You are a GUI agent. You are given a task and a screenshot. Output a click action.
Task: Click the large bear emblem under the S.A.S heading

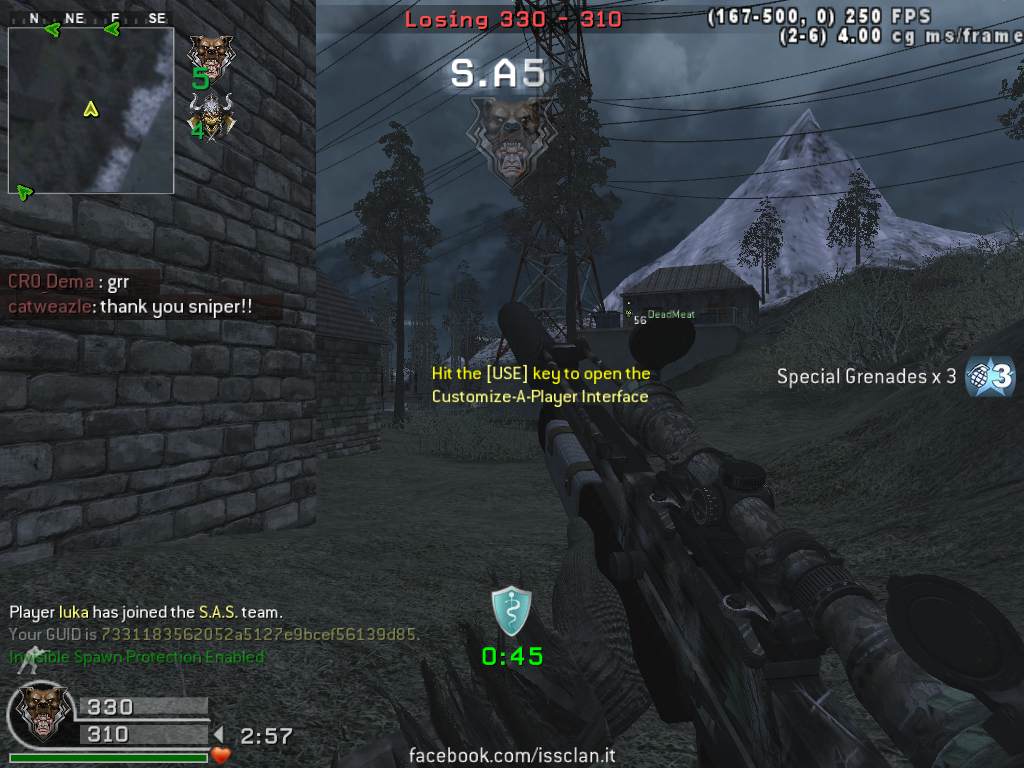click(x=509, y=139)
